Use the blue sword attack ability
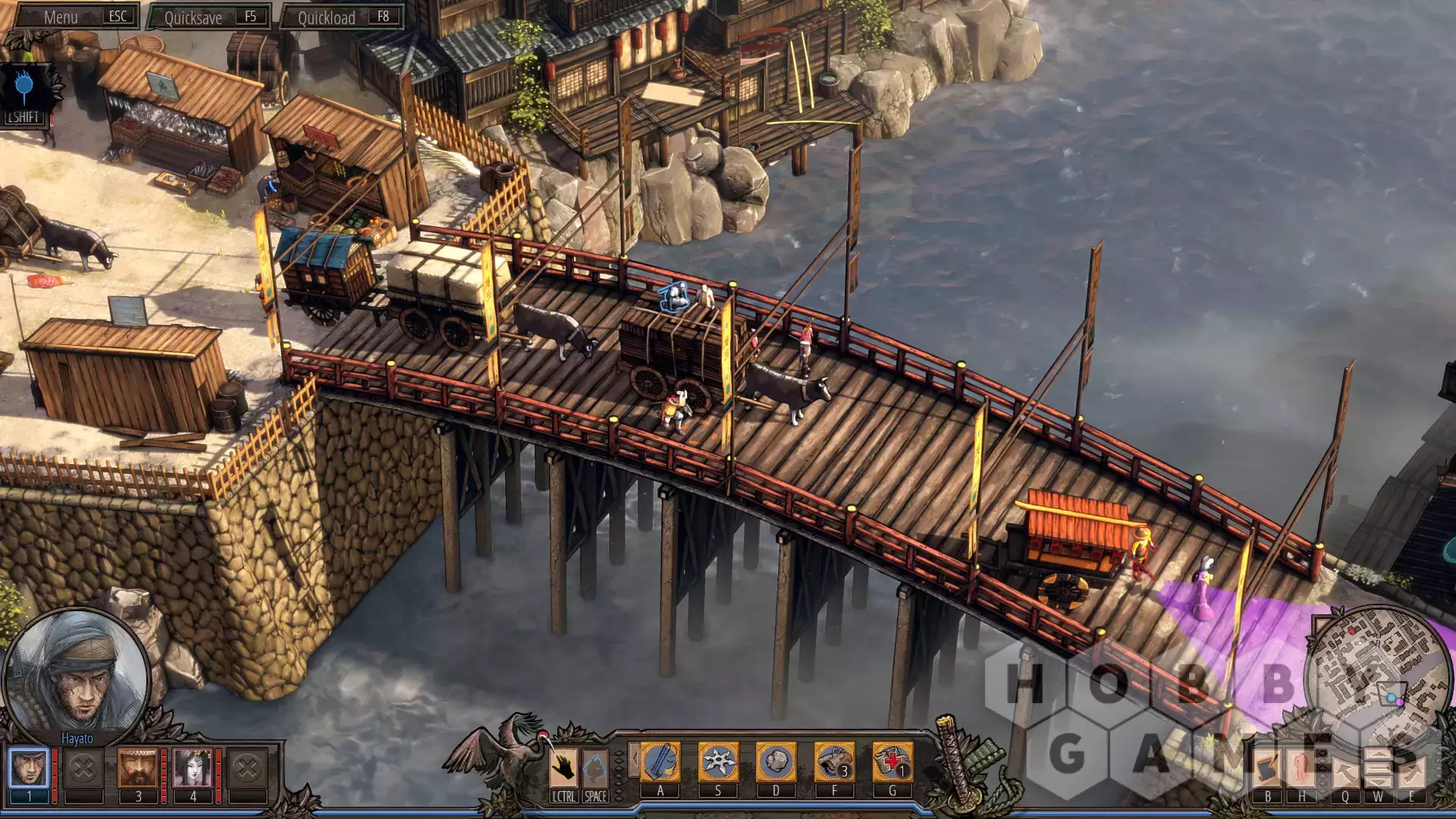1456x819 pixels. pyautogui.click(x=661, y=761)
